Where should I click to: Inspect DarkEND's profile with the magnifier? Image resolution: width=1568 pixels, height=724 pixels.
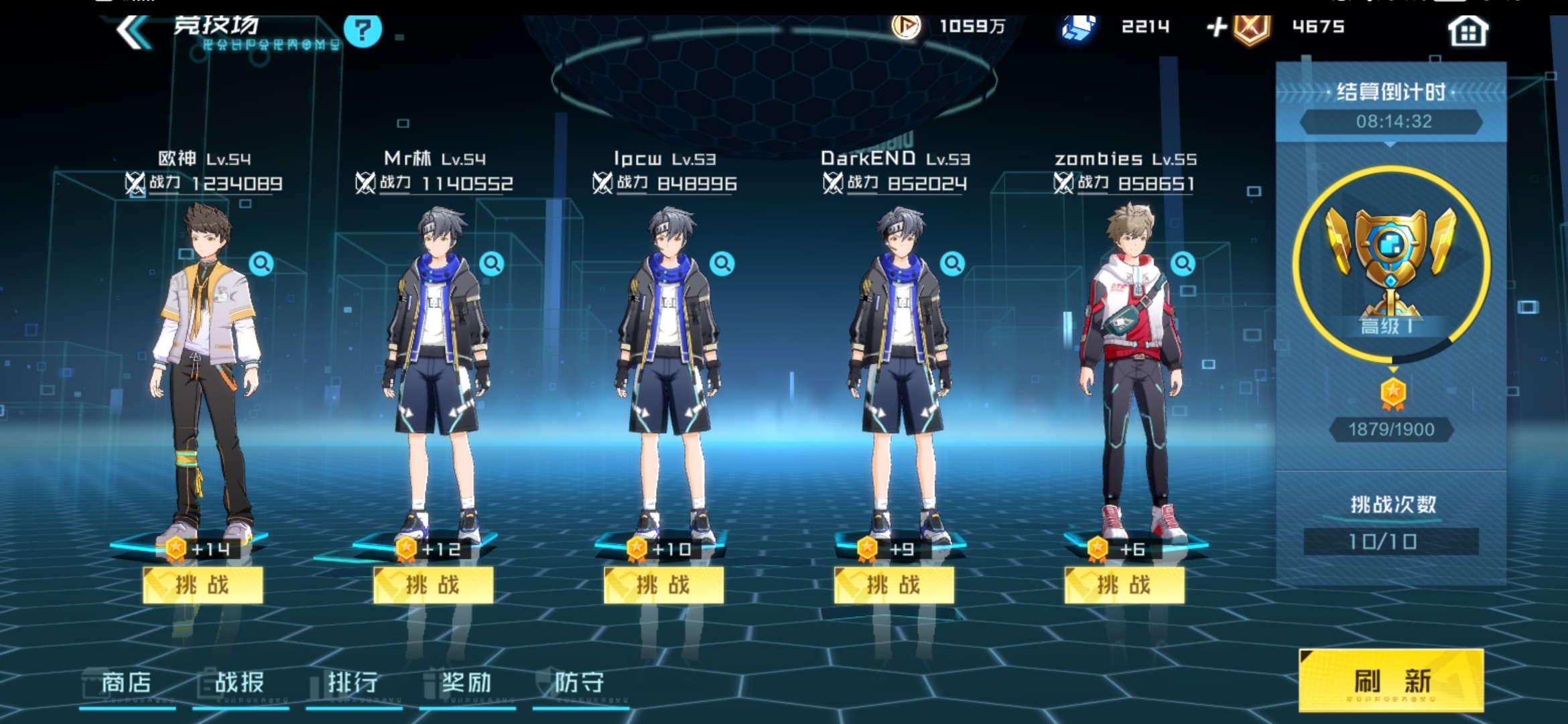click(952, 263)
